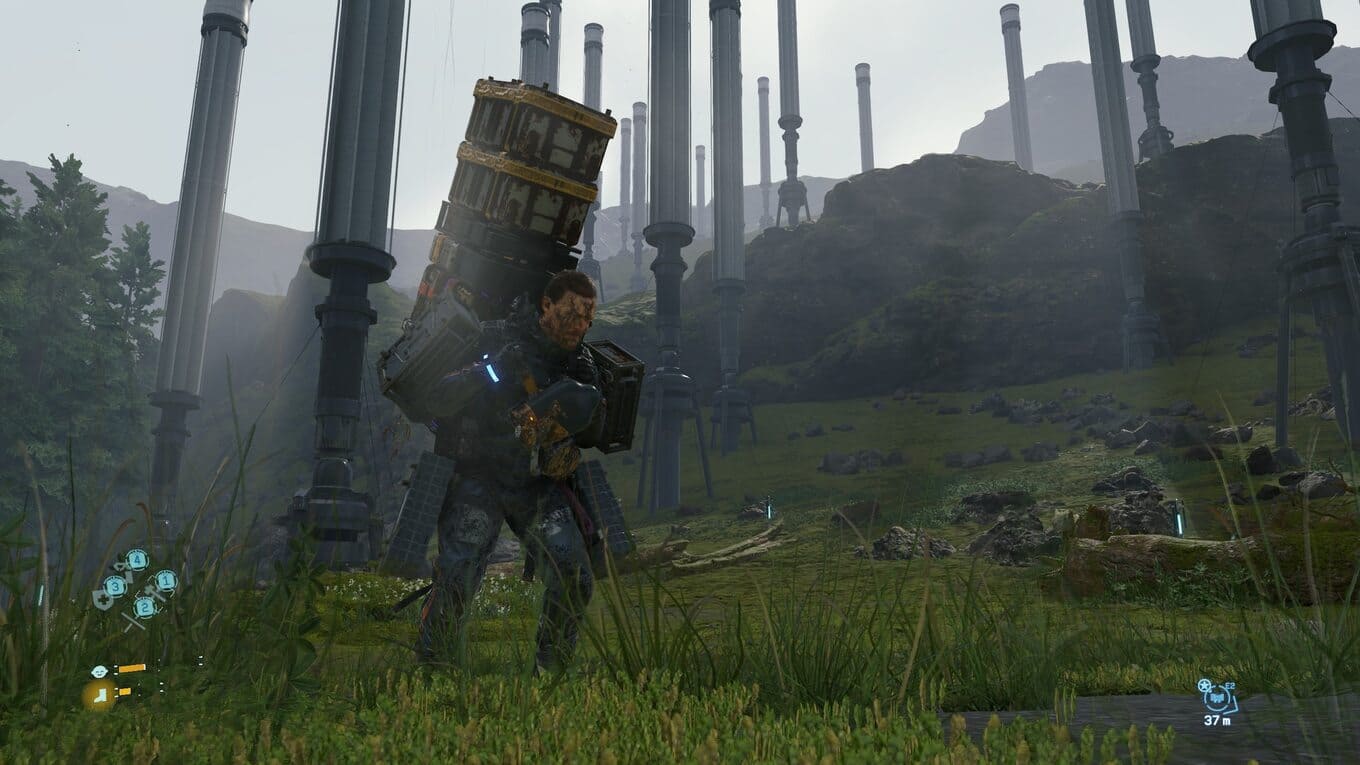Choose the number 3 shield slot

pos(114,587)
